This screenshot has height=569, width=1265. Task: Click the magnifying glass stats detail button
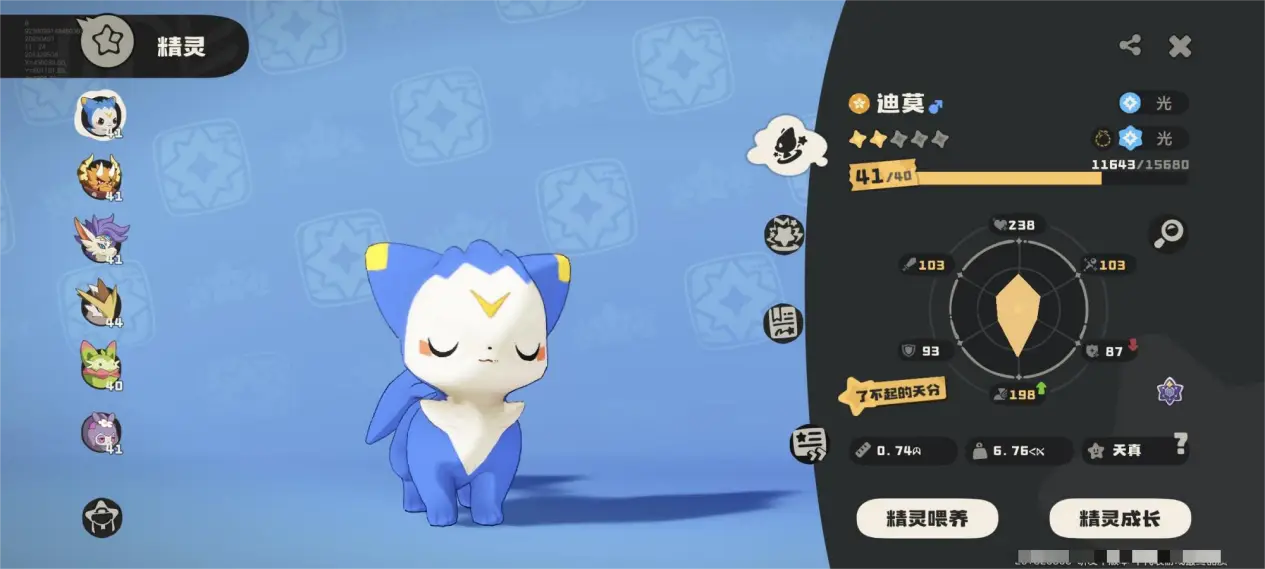click(1168, 233)
